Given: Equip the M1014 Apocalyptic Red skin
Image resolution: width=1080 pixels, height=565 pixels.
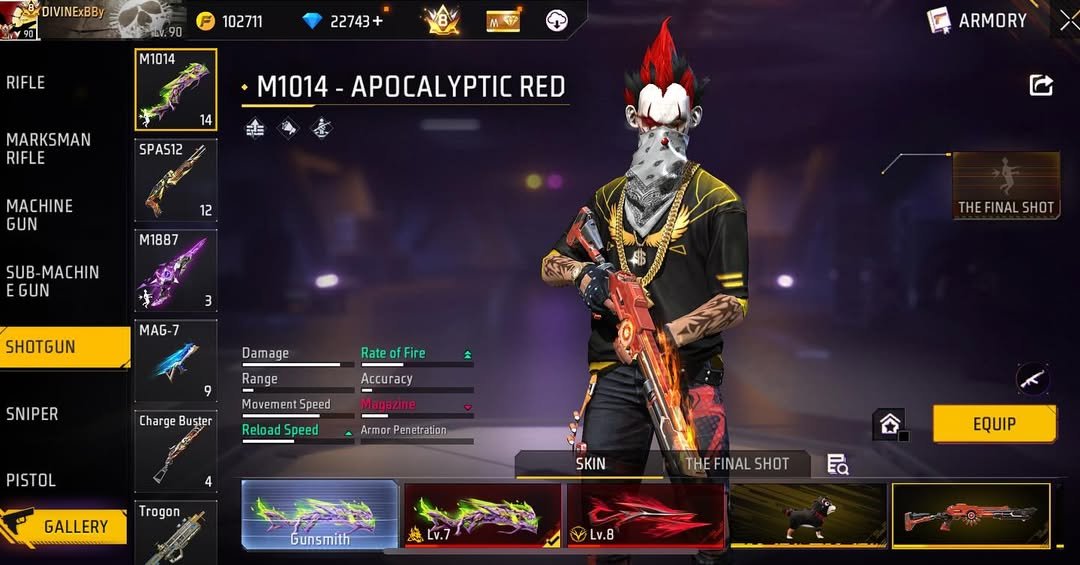Looking at the screenshot, I should [994, 424].
